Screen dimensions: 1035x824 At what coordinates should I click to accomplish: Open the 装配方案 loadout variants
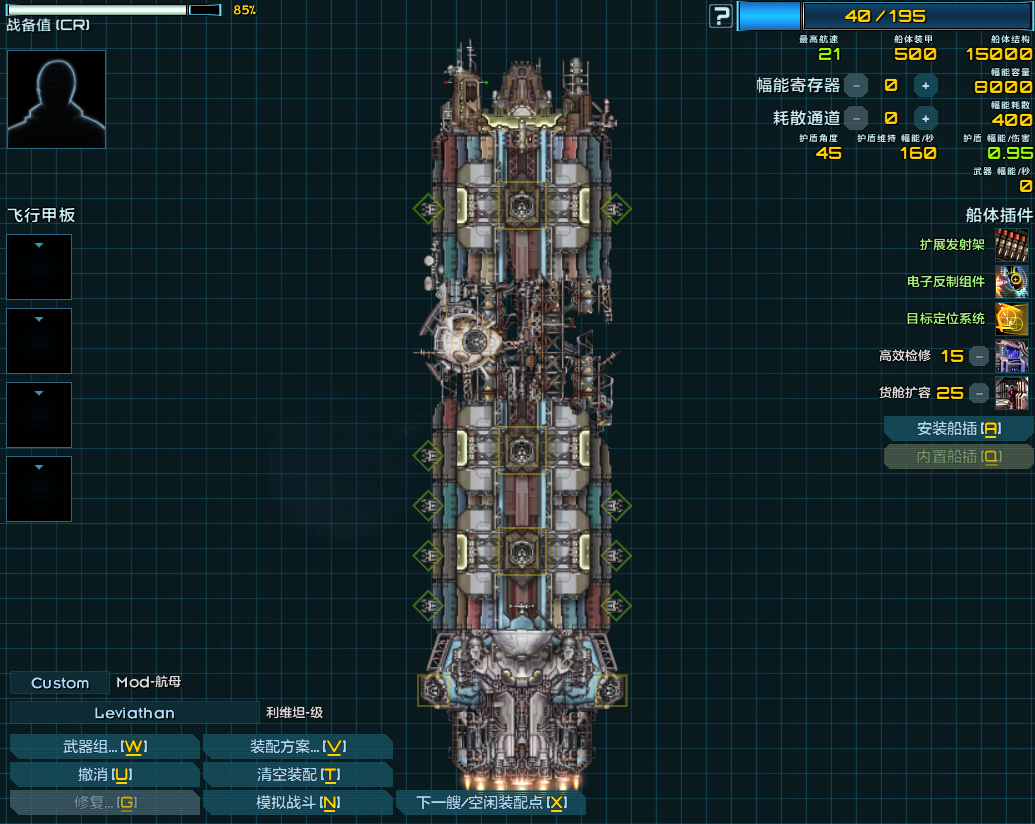(x=297, y=746)
